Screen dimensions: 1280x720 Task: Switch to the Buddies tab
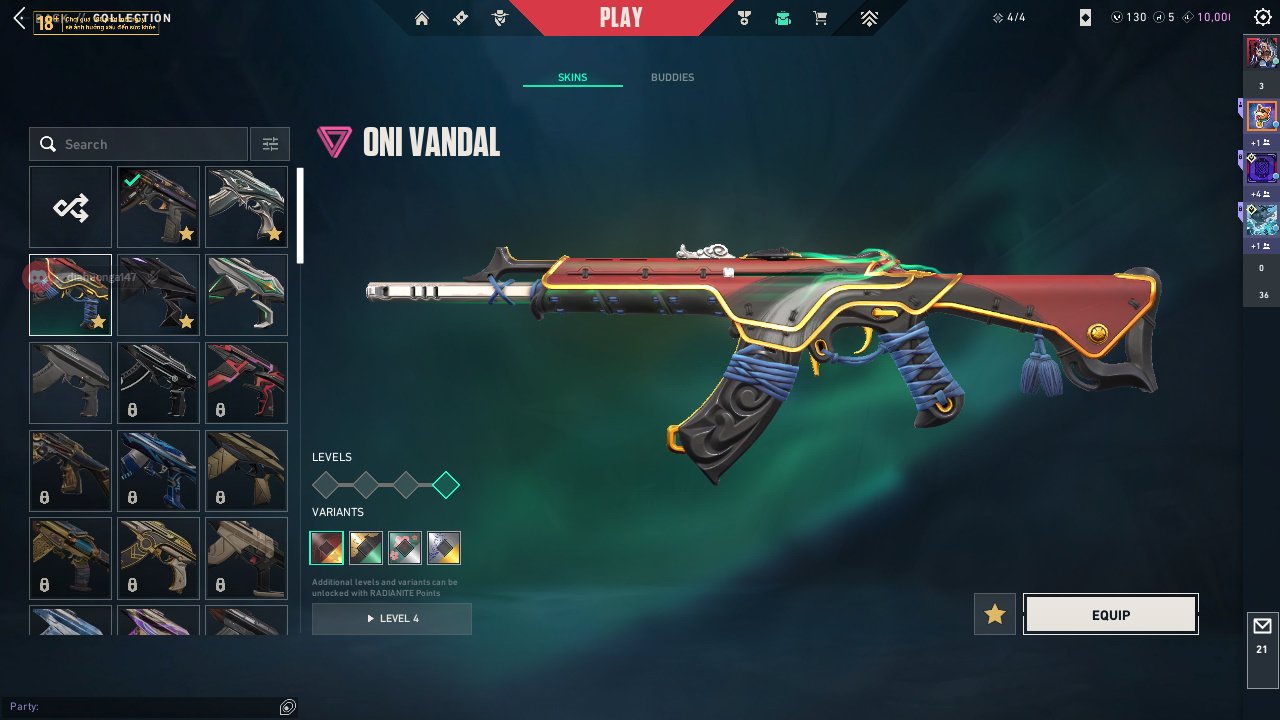pos(672,78)
